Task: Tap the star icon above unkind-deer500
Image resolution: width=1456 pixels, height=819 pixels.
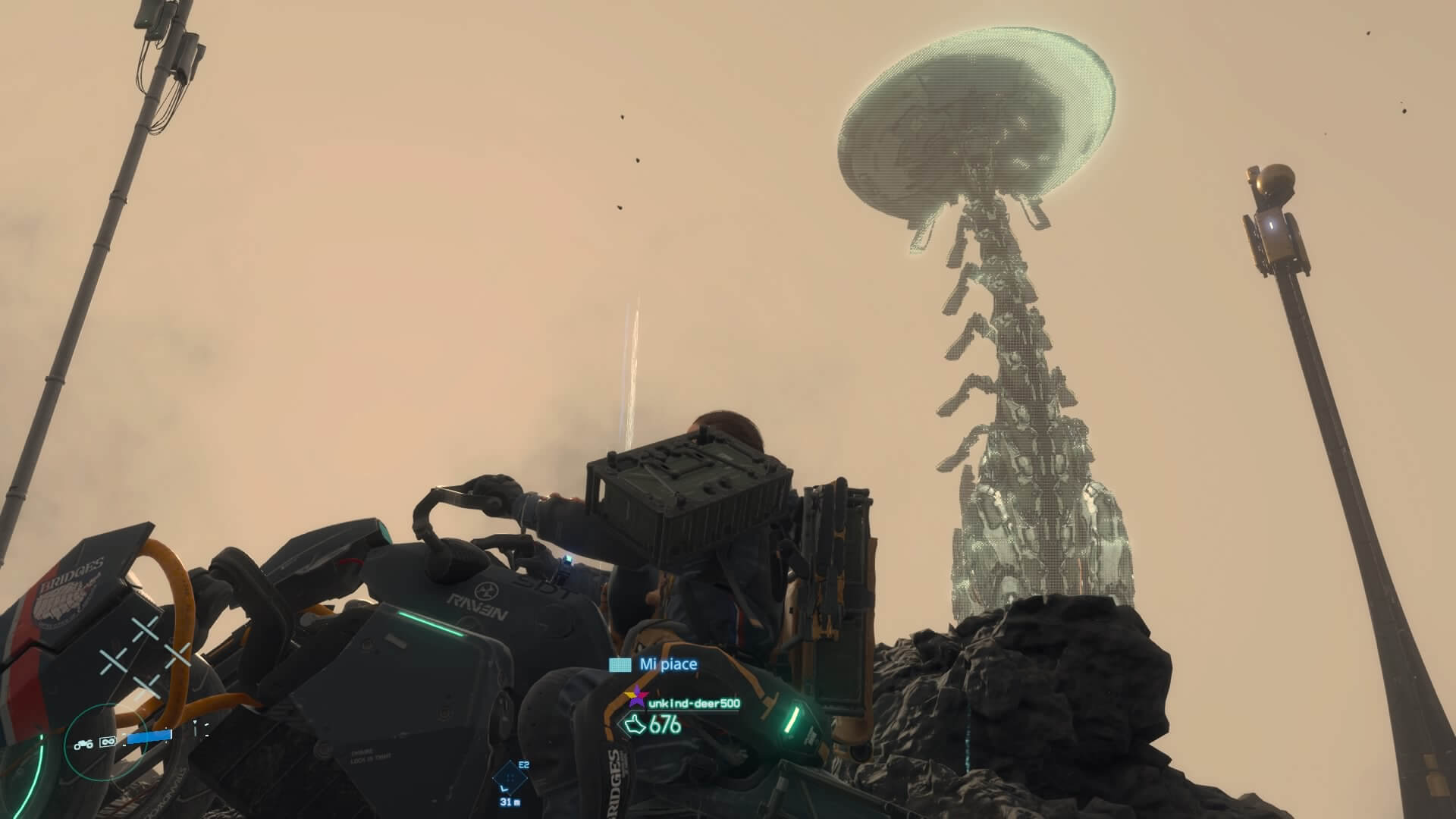Action: point(637,697)
